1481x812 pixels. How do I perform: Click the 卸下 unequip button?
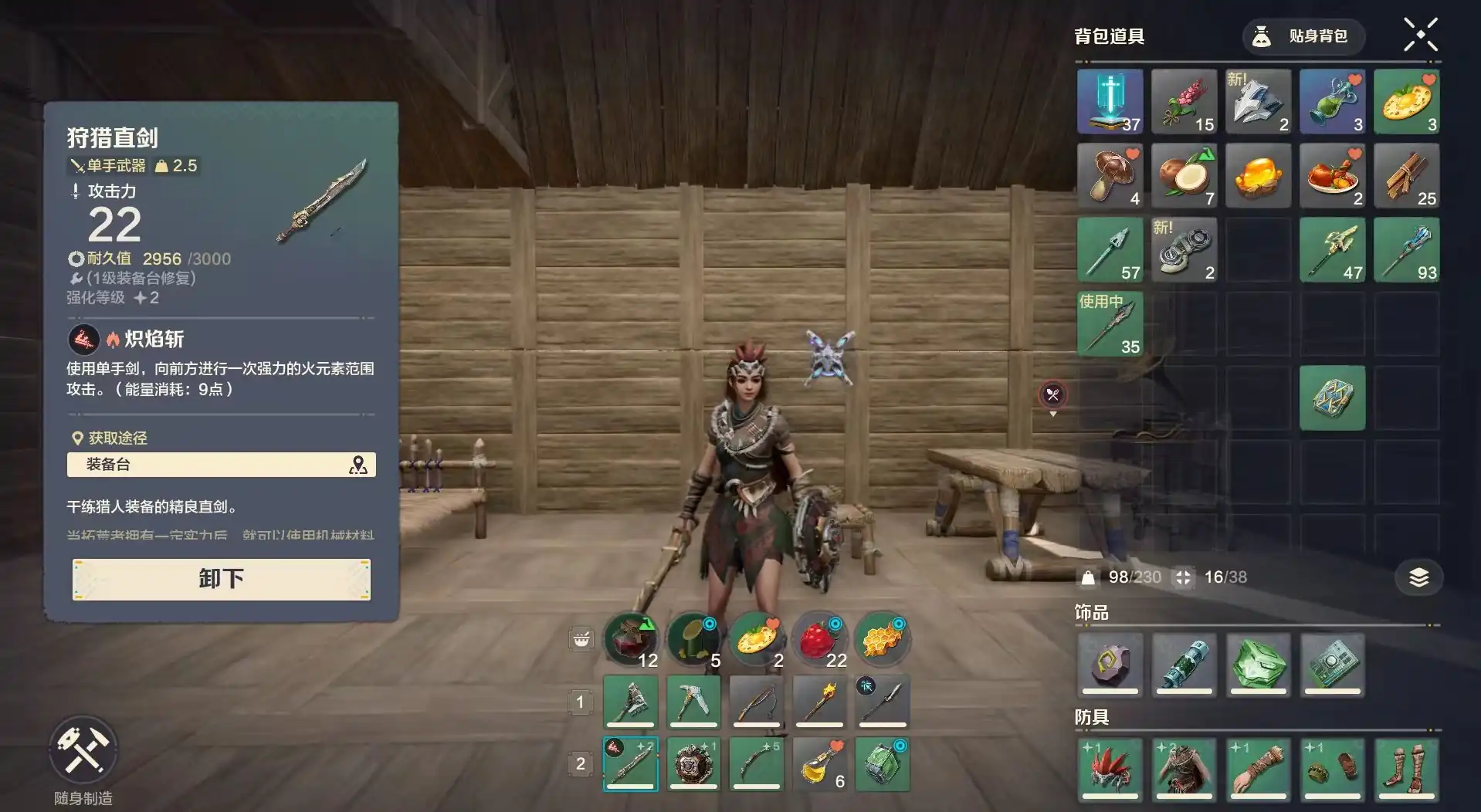click(x=222, y=579)
